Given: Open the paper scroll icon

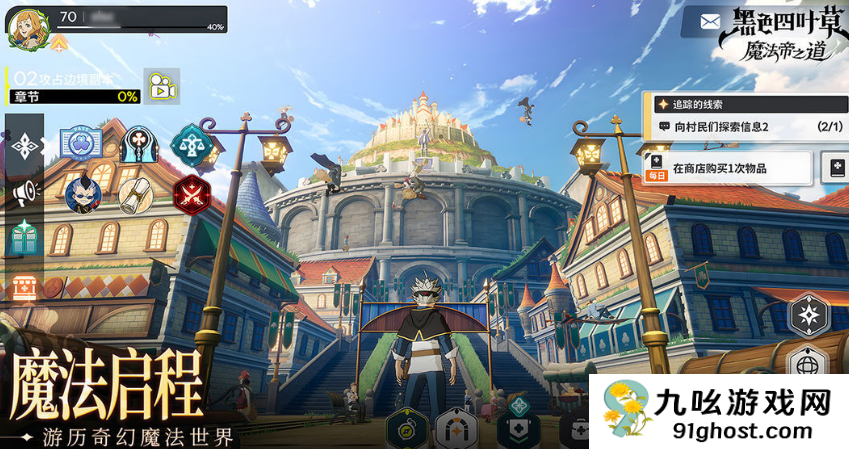Looking at the screenshot, I should point(135,194).
